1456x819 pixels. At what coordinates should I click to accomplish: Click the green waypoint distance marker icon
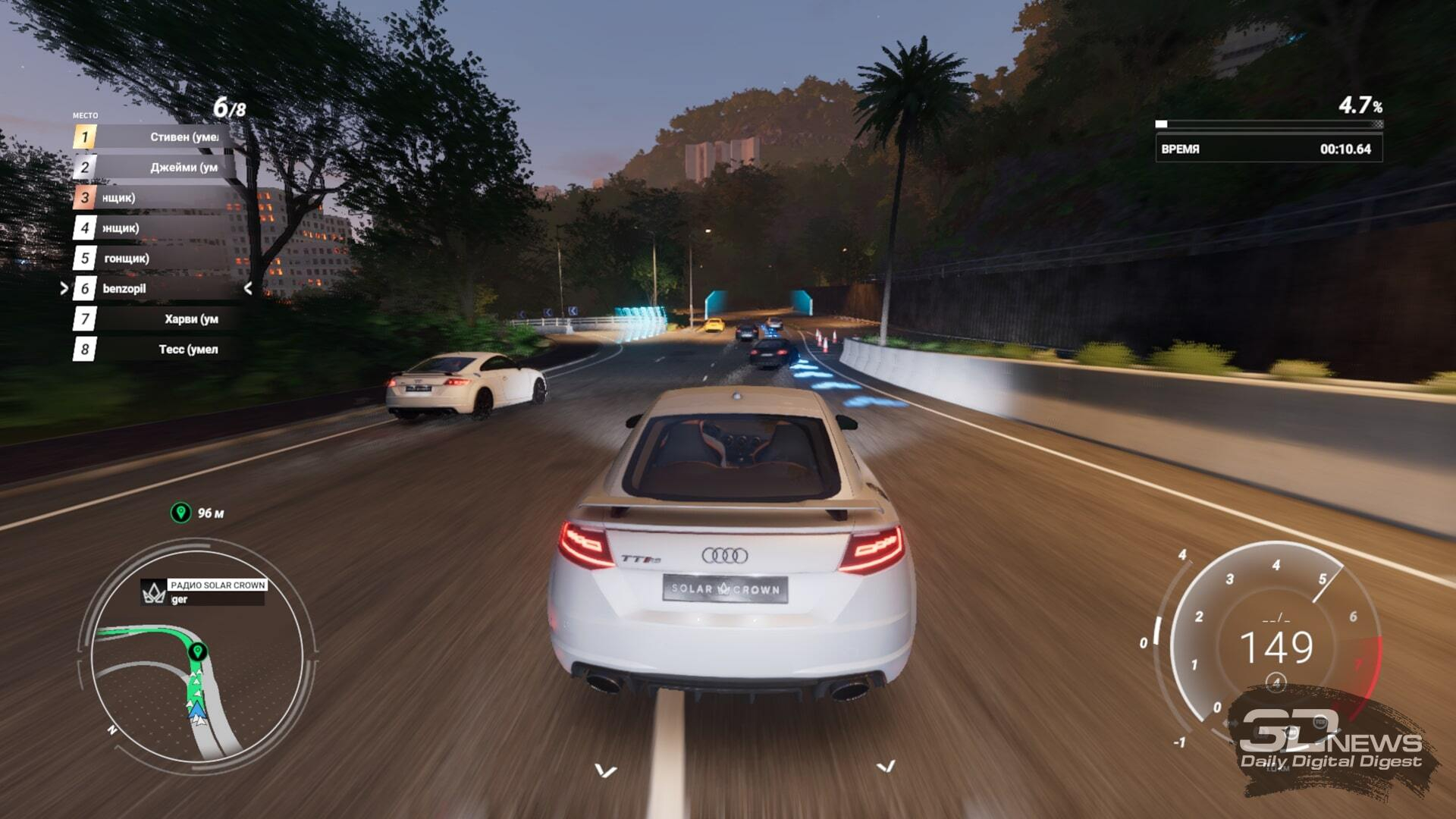pos(180,513)
